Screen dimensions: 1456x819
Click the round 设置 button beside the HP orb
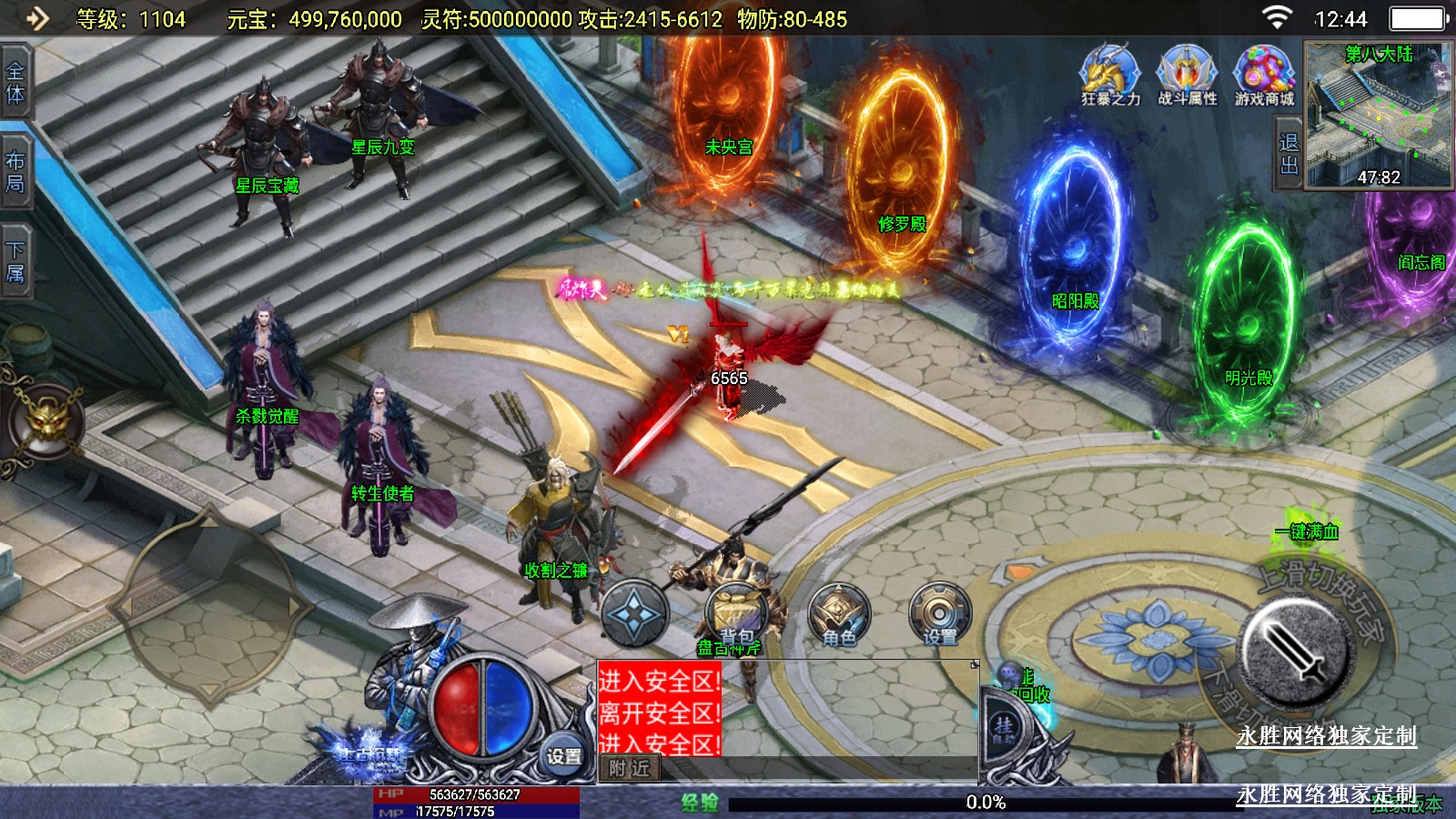click(563, 755)
